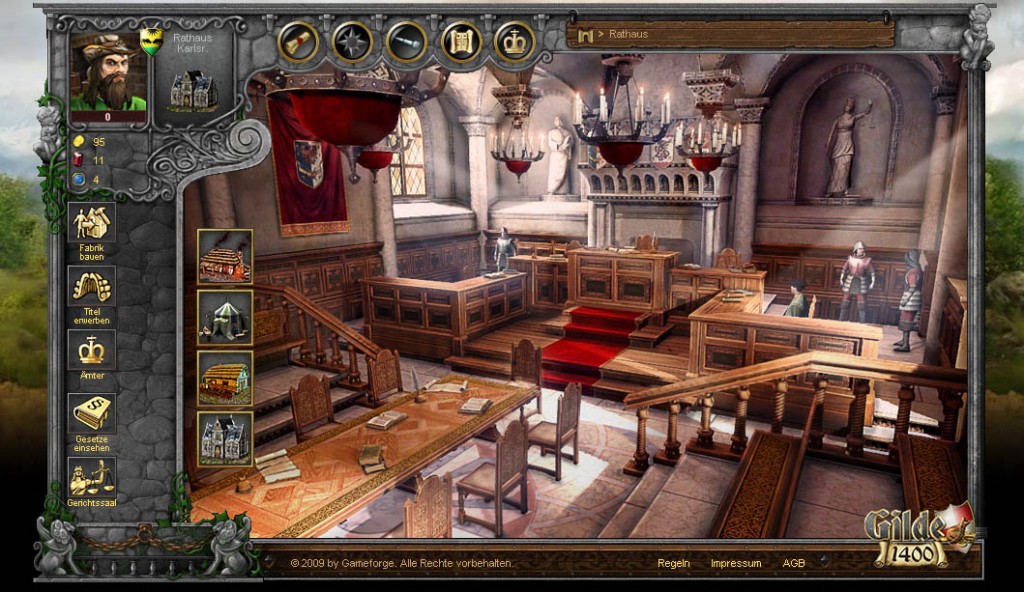
Task: Click the golden crown icon in top bar
Action: pos(515,41)
